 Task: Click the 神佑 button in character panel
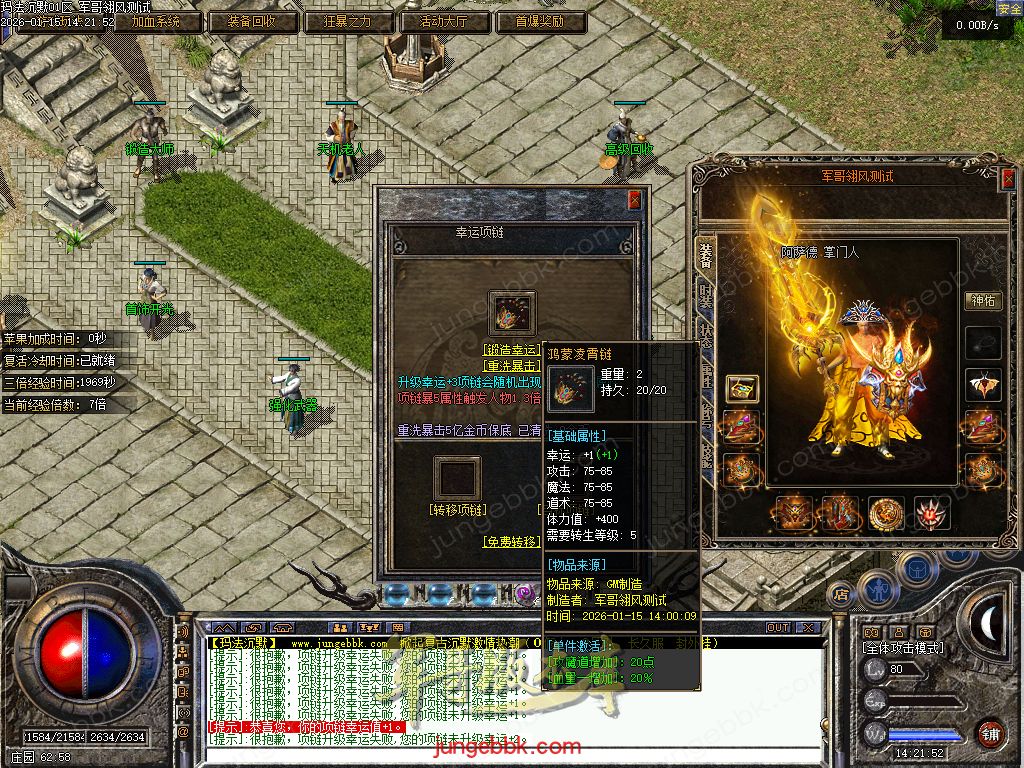pos(983,300)
